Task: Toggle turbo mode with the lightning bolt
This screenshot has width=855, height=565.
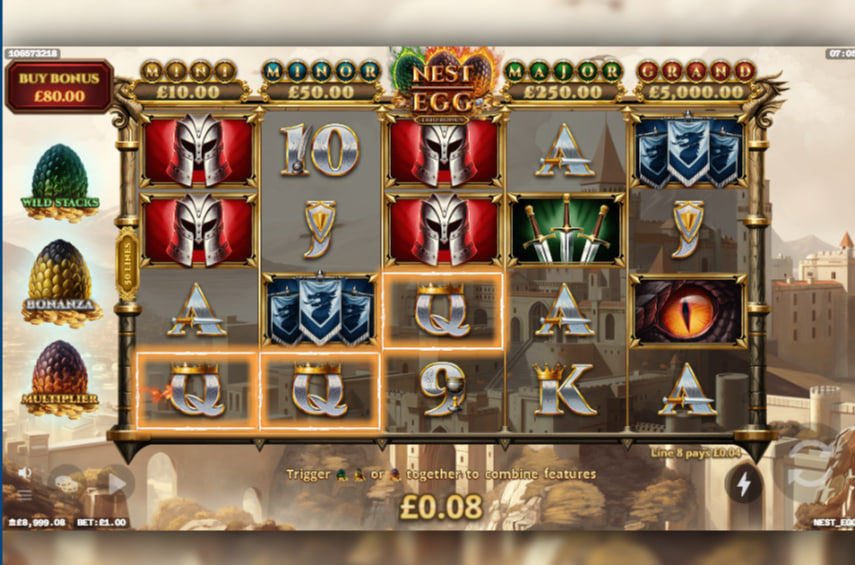Action: (743, 484)
